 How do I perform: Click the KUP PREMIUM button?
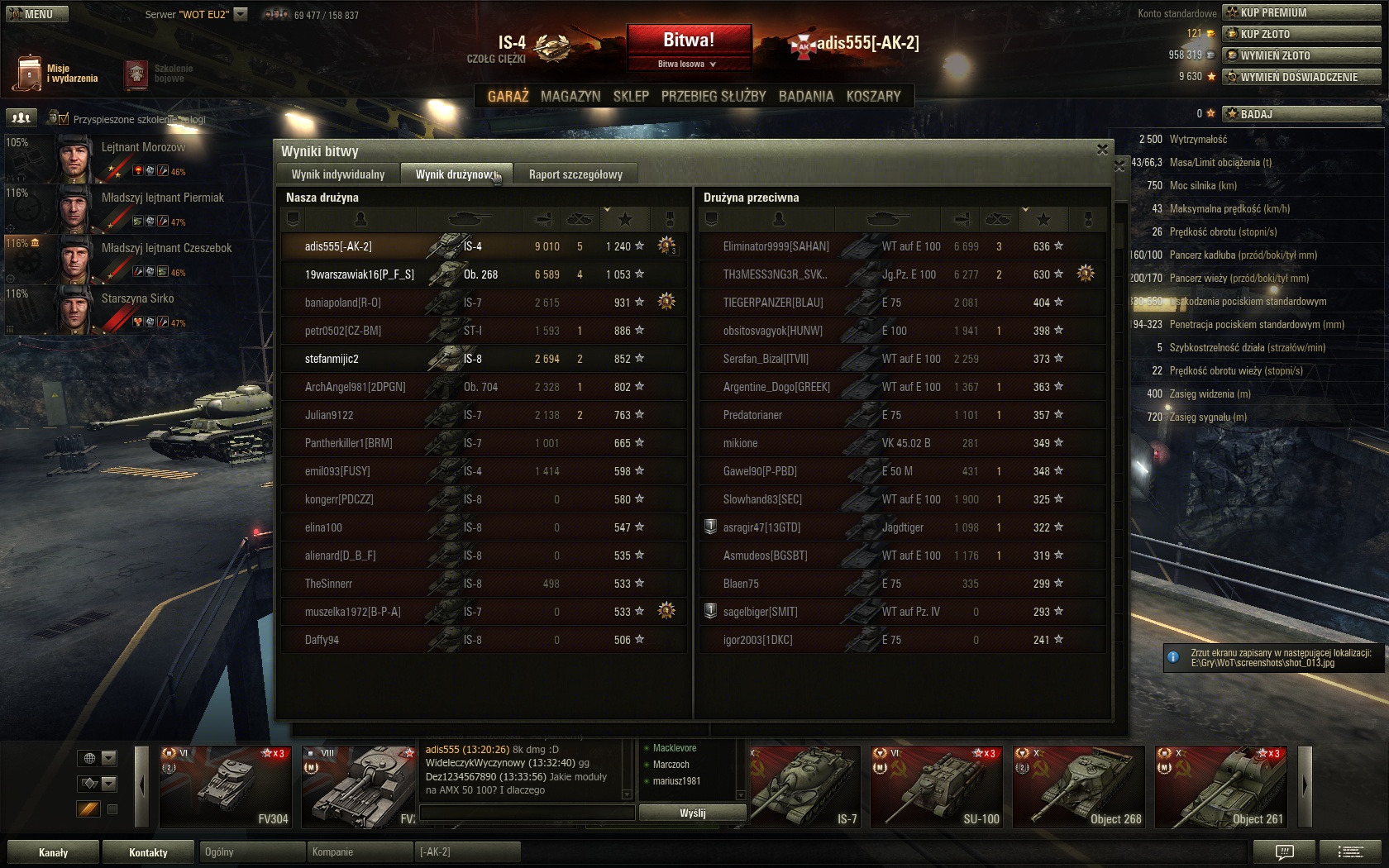(x=1301, y=12)
